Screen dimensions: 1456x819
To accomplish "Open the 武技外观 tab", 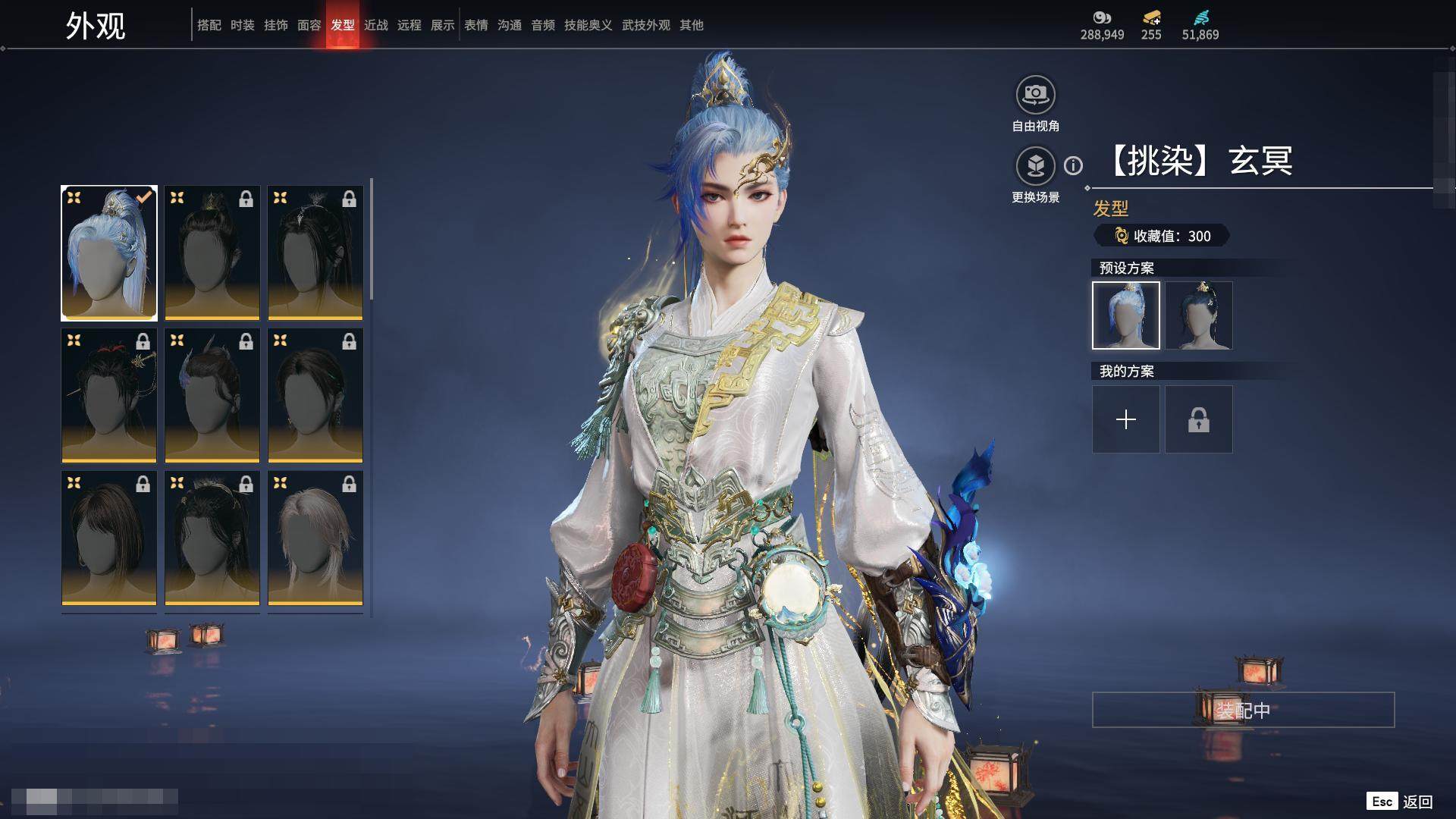I will [x=645, y=25].
